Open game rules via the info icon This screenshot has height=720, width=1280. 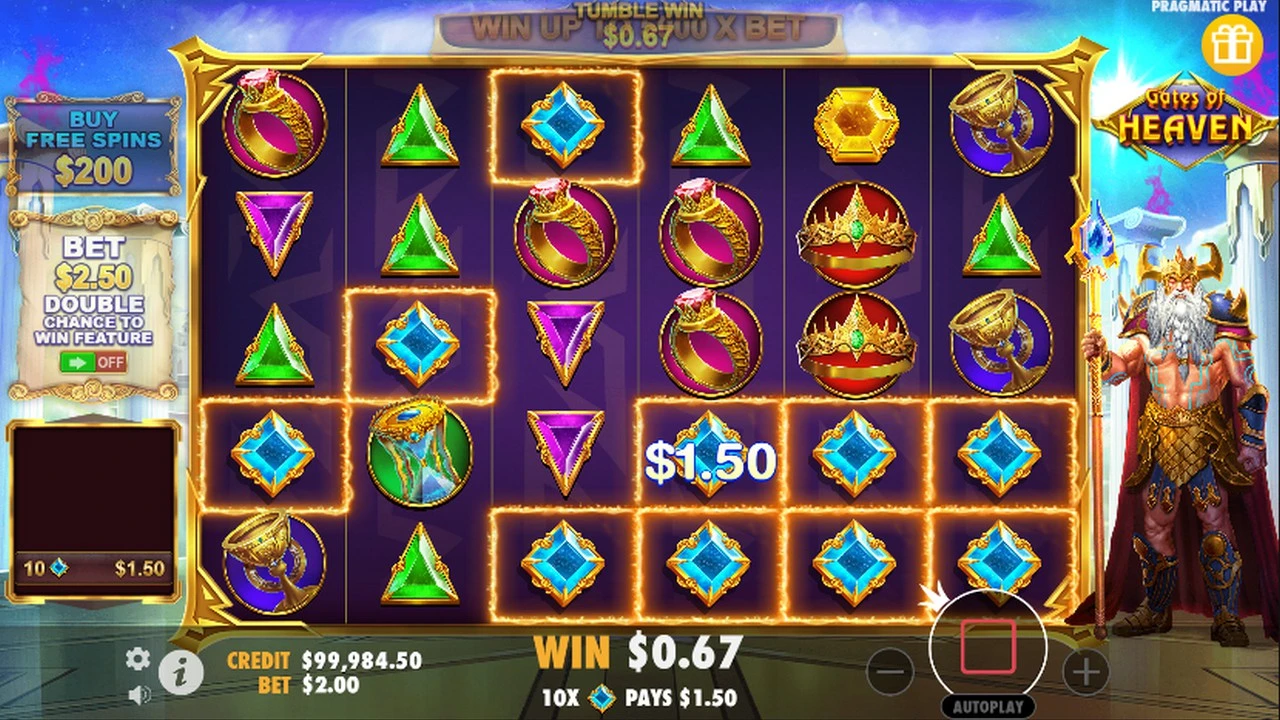pos(181,673)
